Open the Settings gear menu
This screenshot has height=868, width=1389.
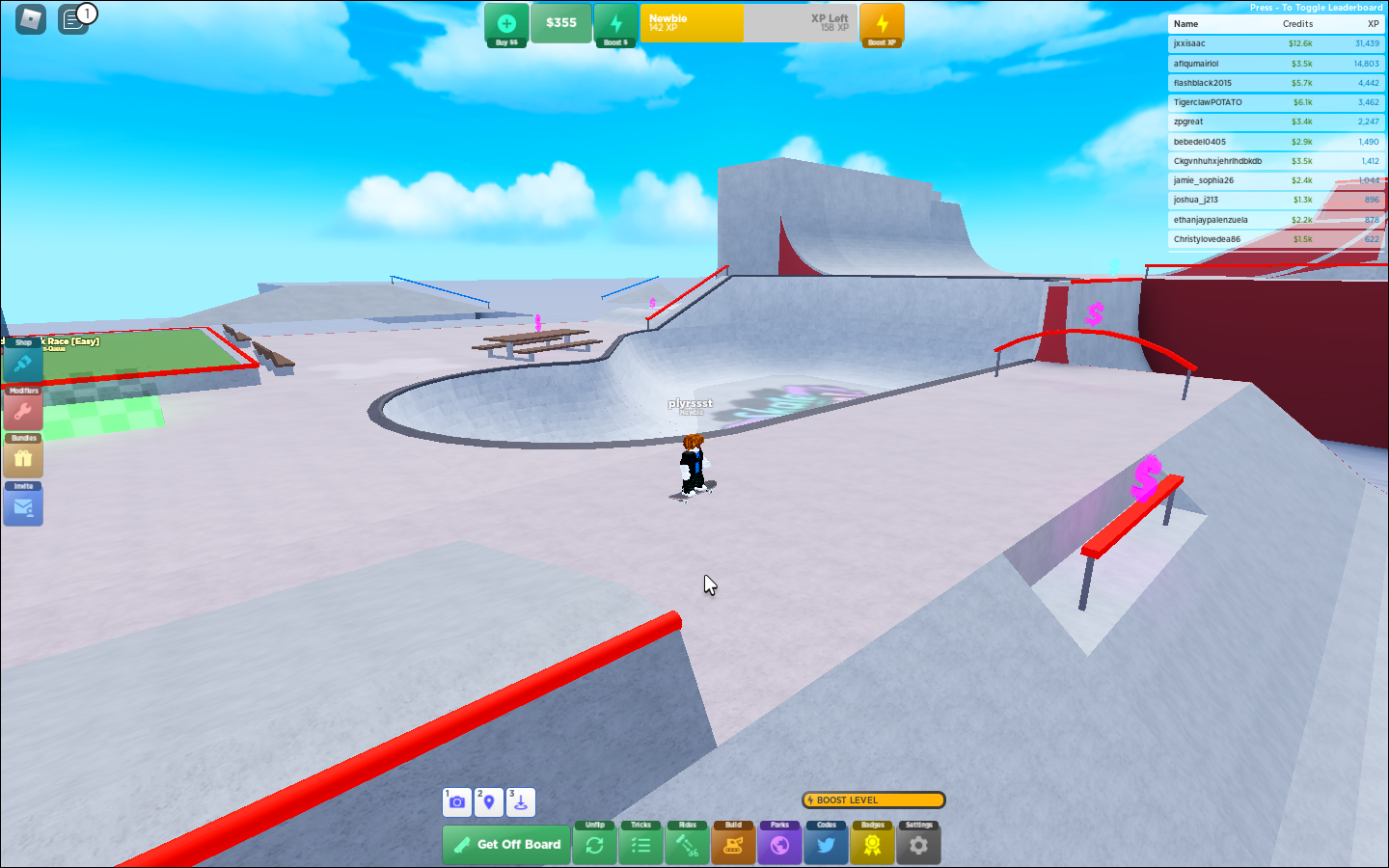tap(918, 843)
